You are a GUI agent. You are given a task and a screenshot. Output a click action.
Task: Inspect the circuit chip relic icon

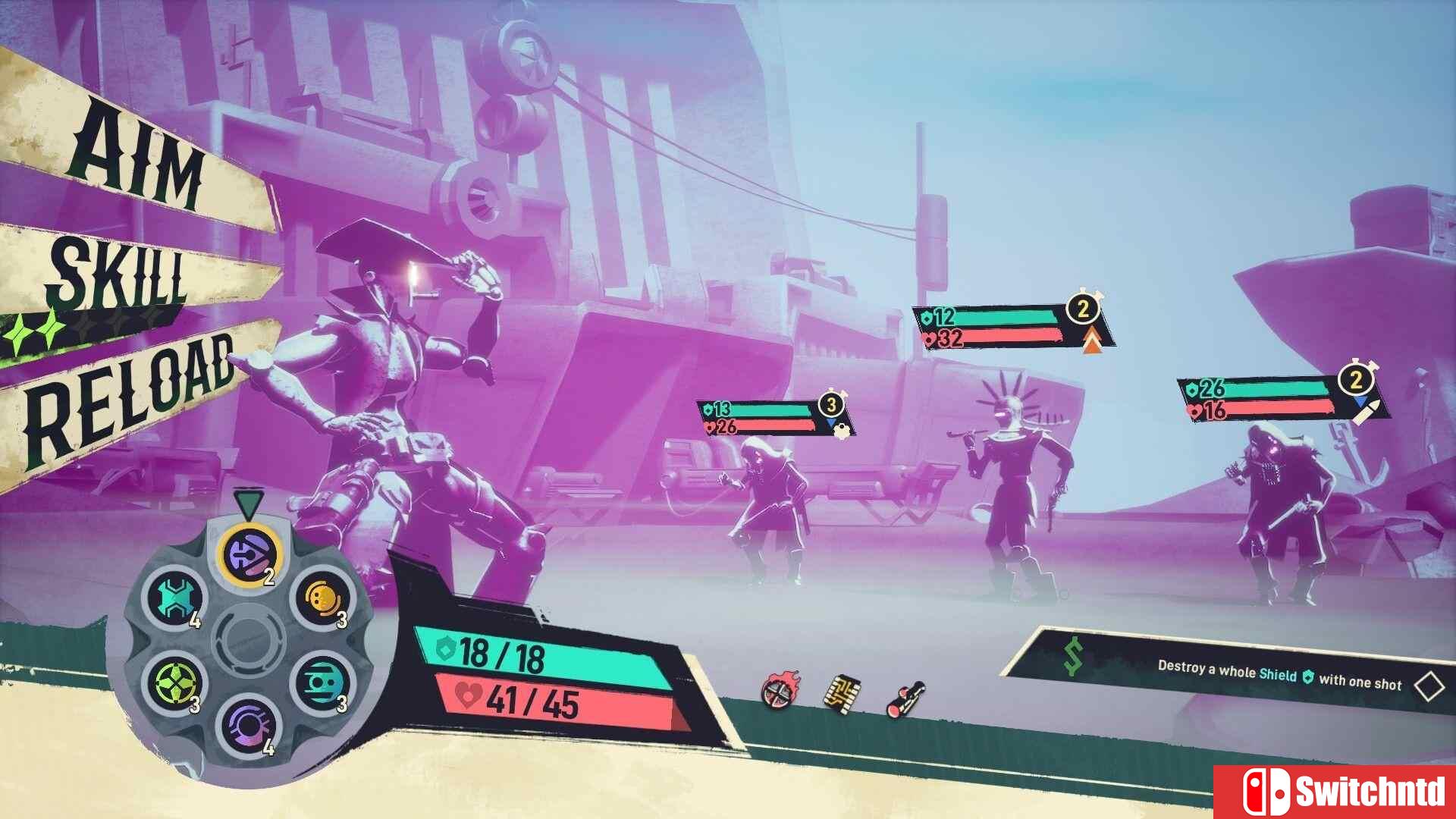[x=842, y=692]
